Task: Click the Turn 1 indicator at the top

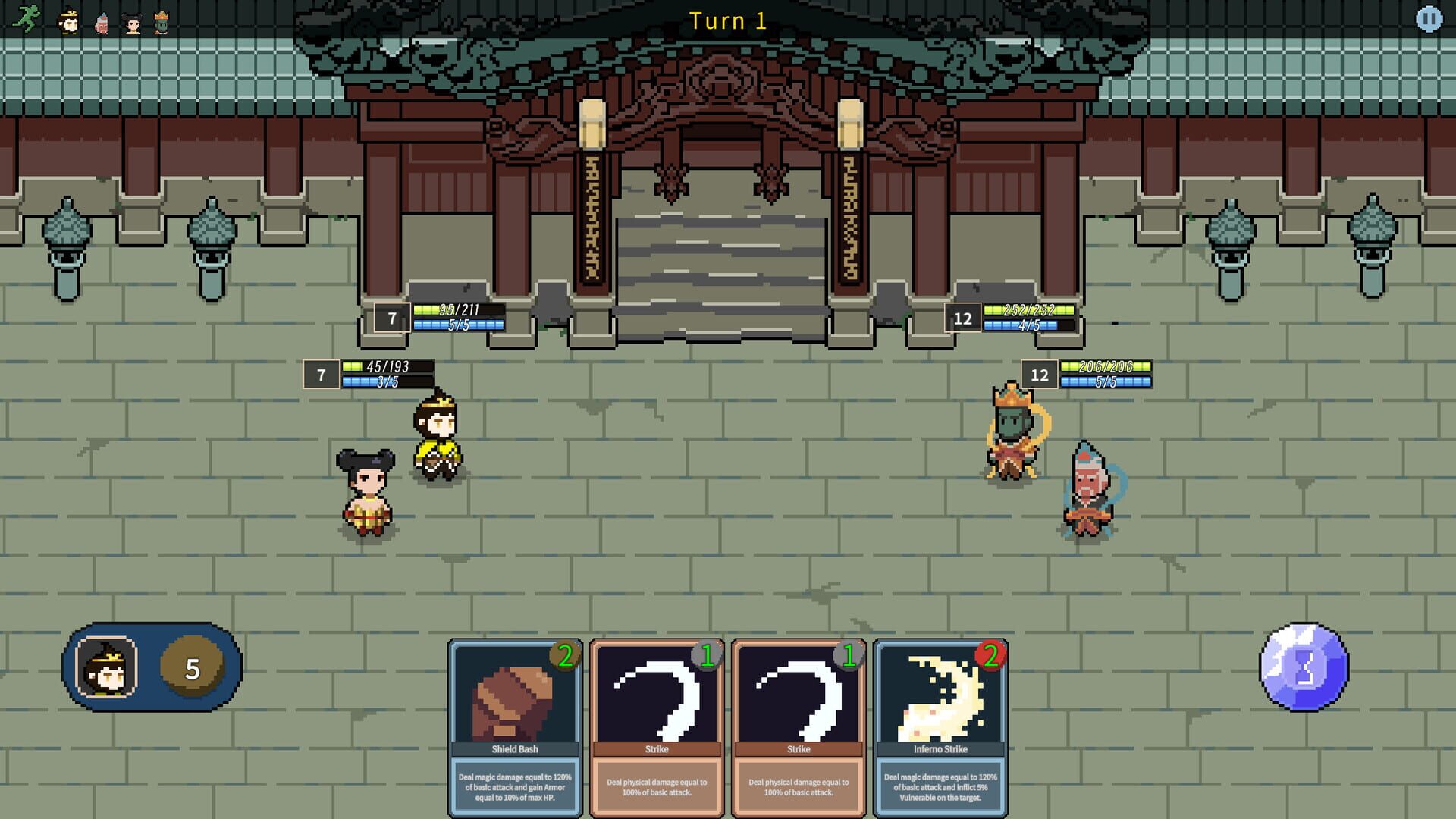Action: (x=729, y=21)
